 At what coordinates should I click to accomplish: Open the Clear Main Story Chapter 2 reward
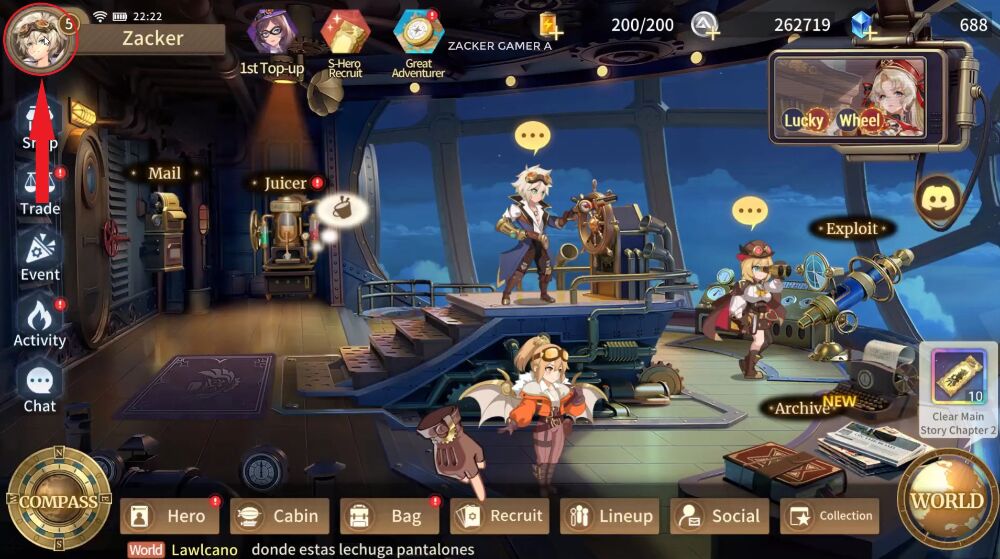(958, 385)
